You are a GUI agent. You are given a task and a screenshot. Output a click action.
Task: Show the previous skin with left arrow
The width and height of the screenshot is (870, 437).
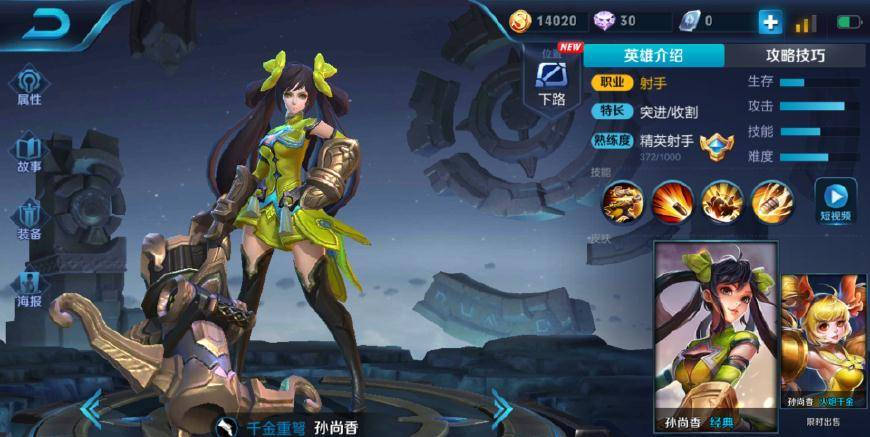pos(92,407)
